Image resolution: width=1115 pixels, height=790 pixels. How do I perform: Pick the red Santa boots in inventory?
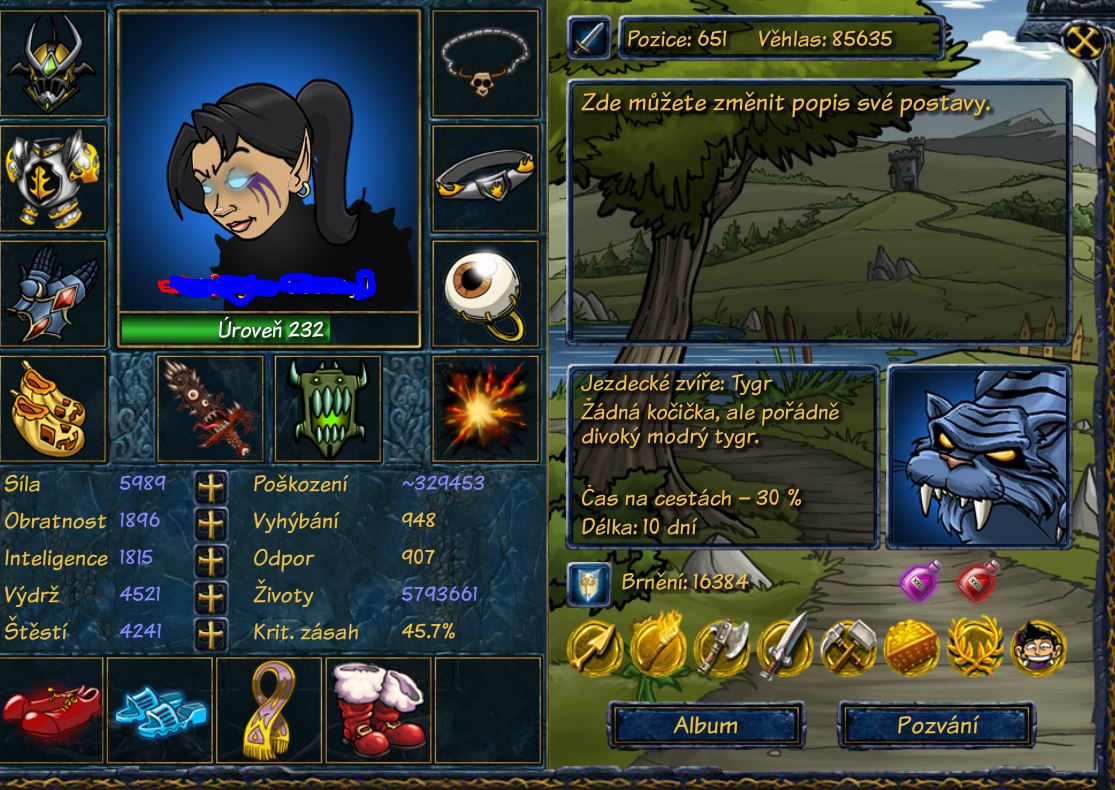click(377, 708)
